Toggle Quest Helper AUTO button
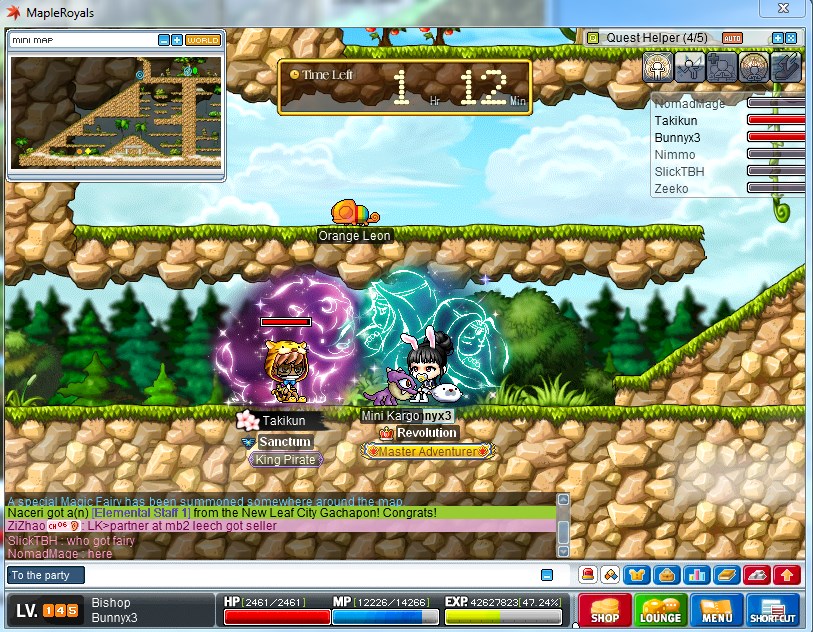The image size is (813, 632). coord(732,38)
